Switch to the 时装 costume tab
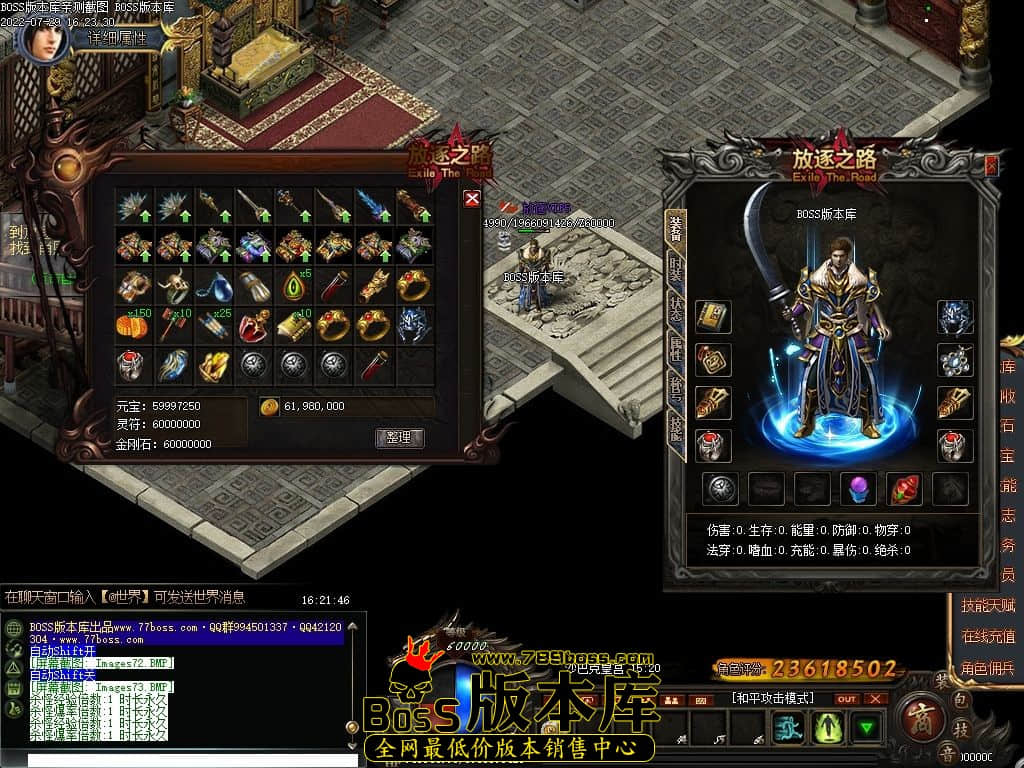1024x768 pixels. point(676,270)
